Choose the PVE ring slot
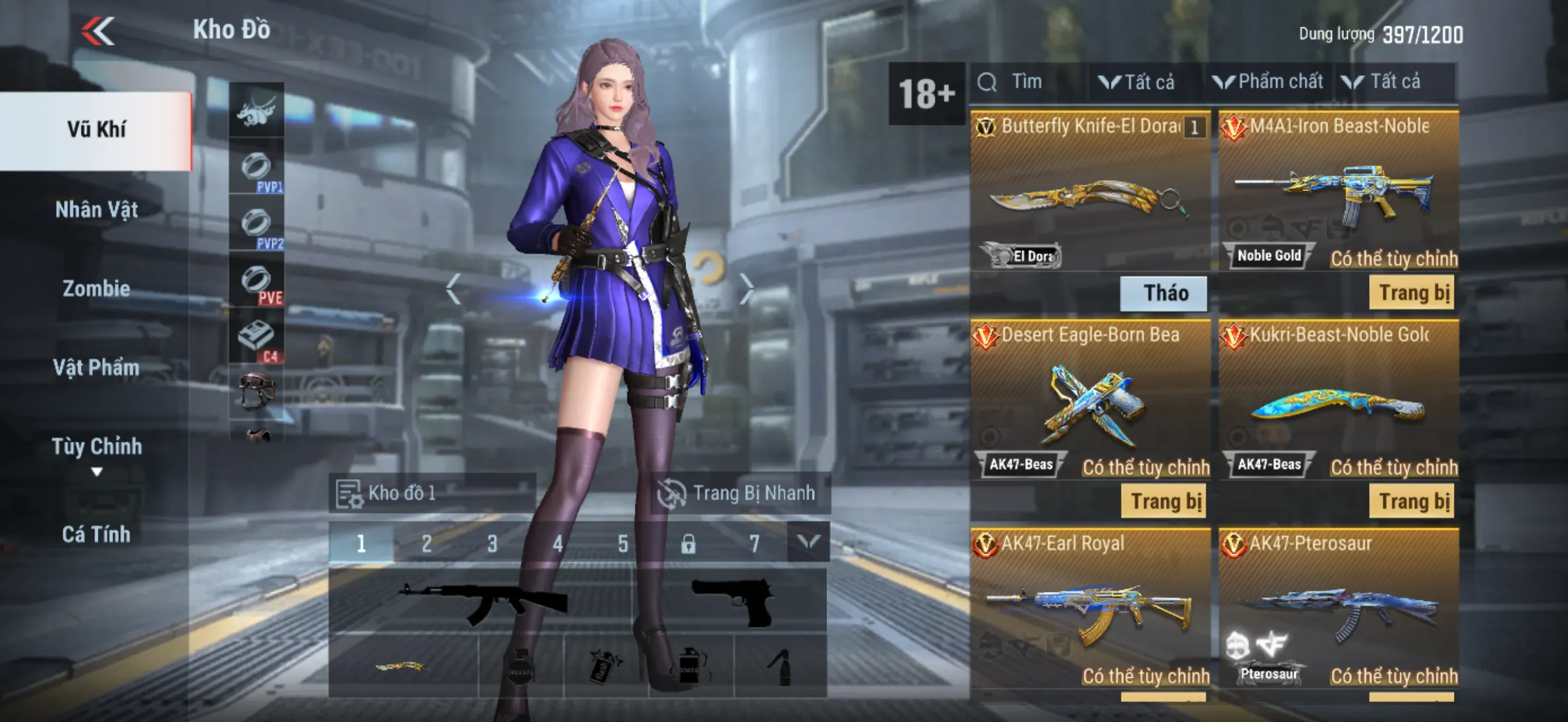The image size is (1568, 722). [x=256, y=283]
